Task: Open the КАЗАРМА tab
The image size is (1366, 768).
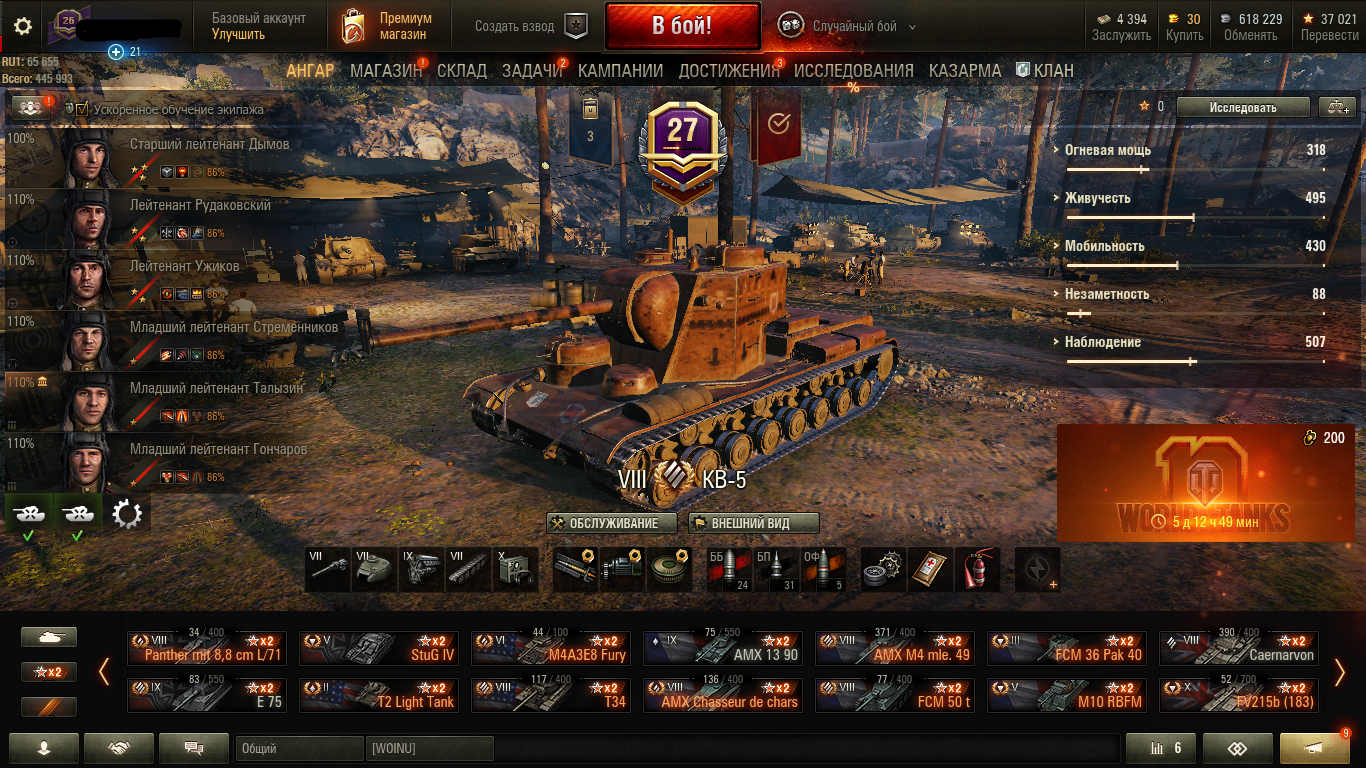Action: 964,71
